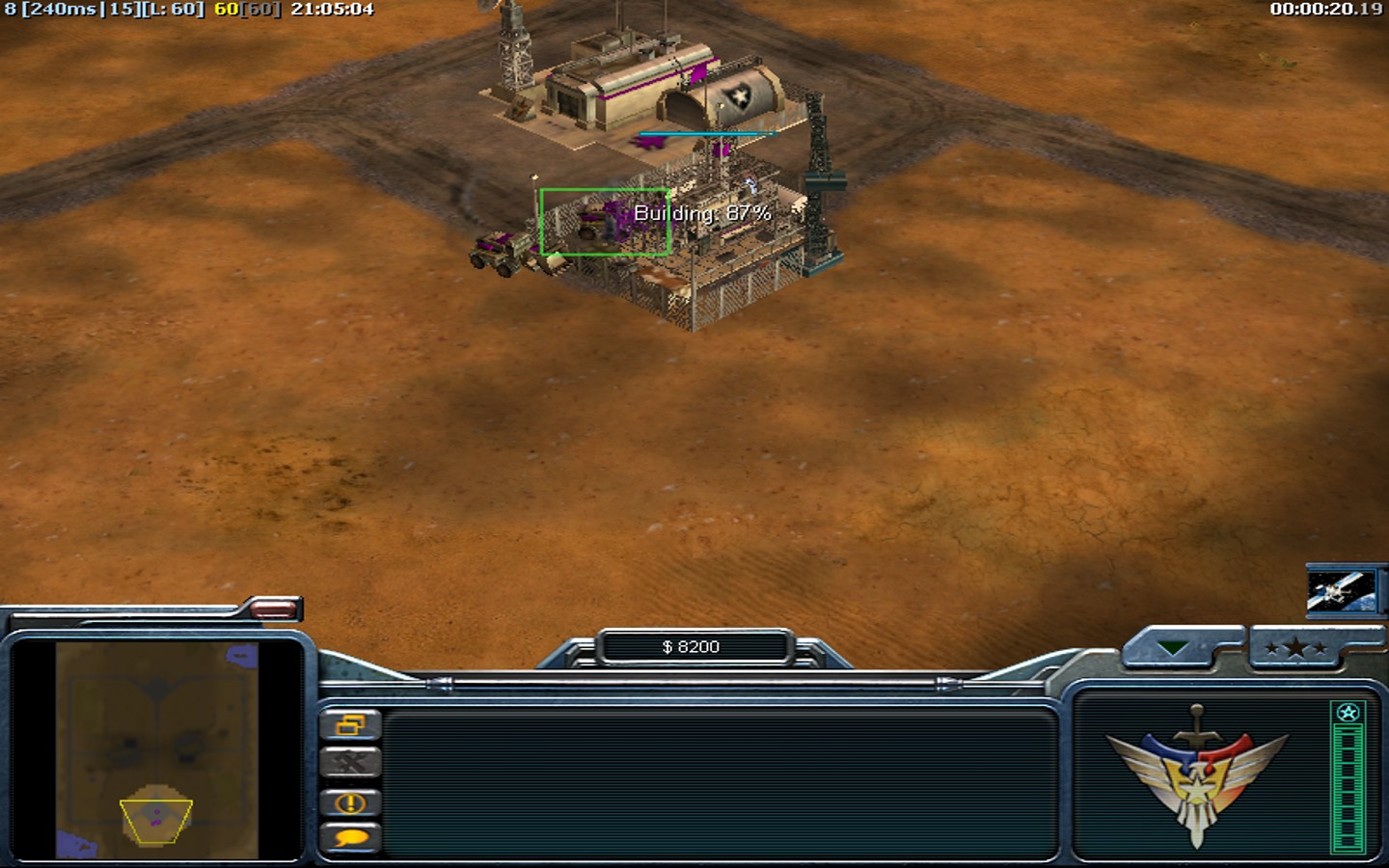Screen dimensions: 1389x868
Task: Click the red pill-shaped button above the minimap
Action: pos(273,608)
